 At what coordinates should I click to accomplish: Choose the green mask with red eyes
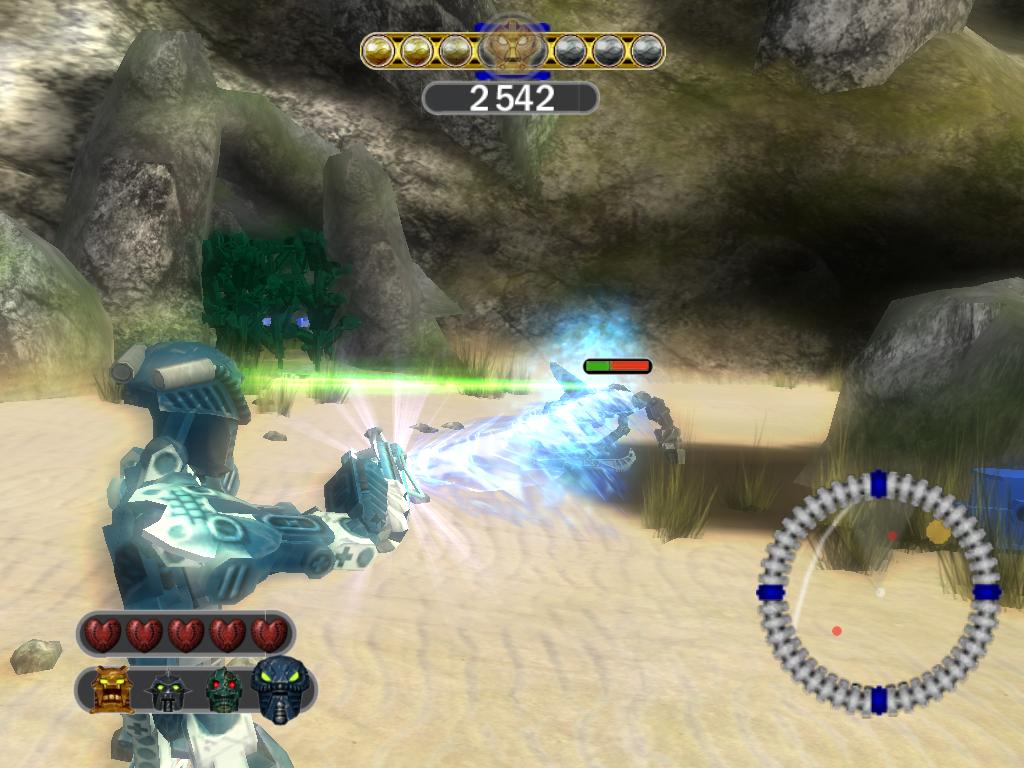point(223,690)
